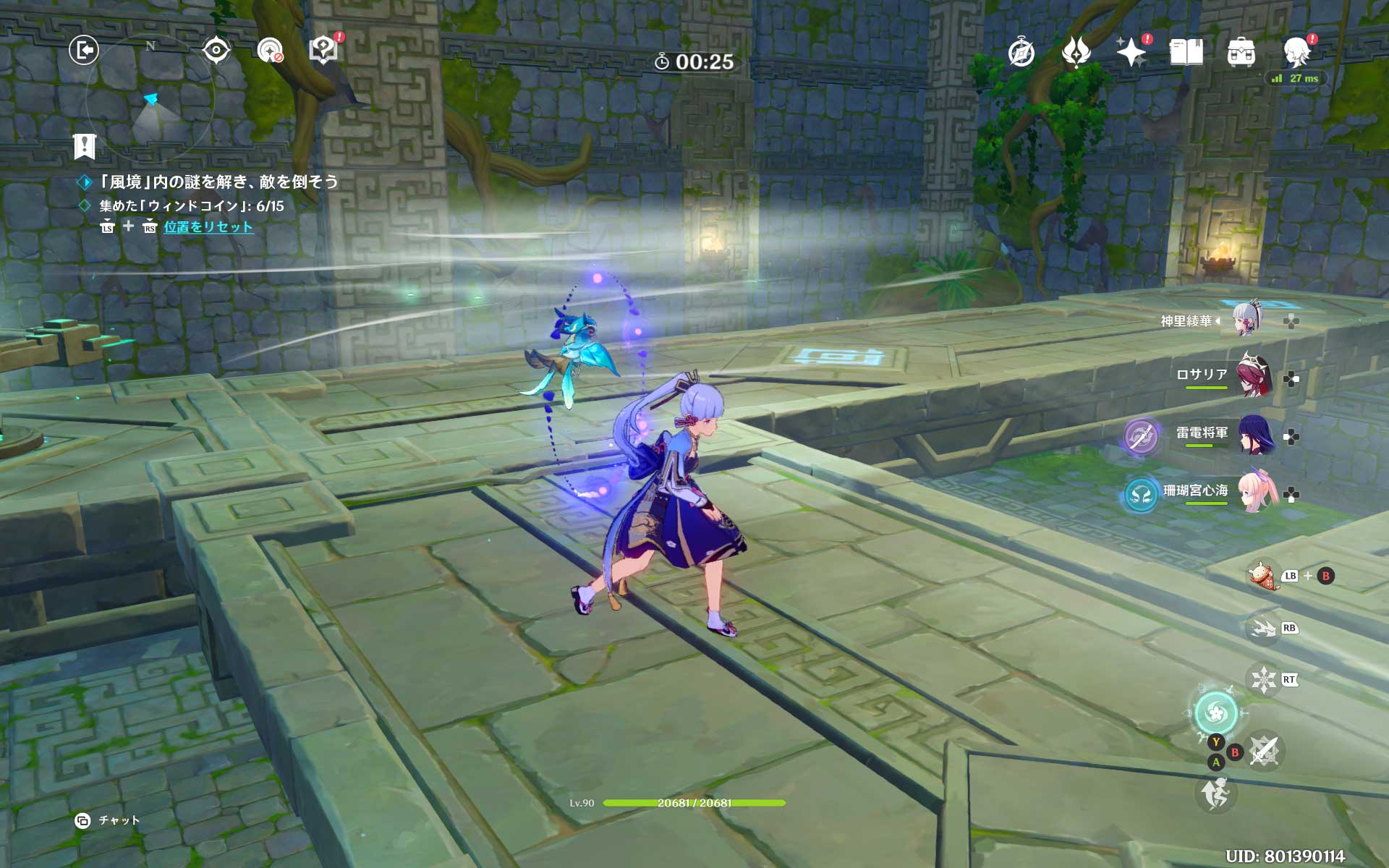This screenshot has width=1389, height=868.
Task: Switch to party member 珊瑚宮心海
Action: (1254, 493)
